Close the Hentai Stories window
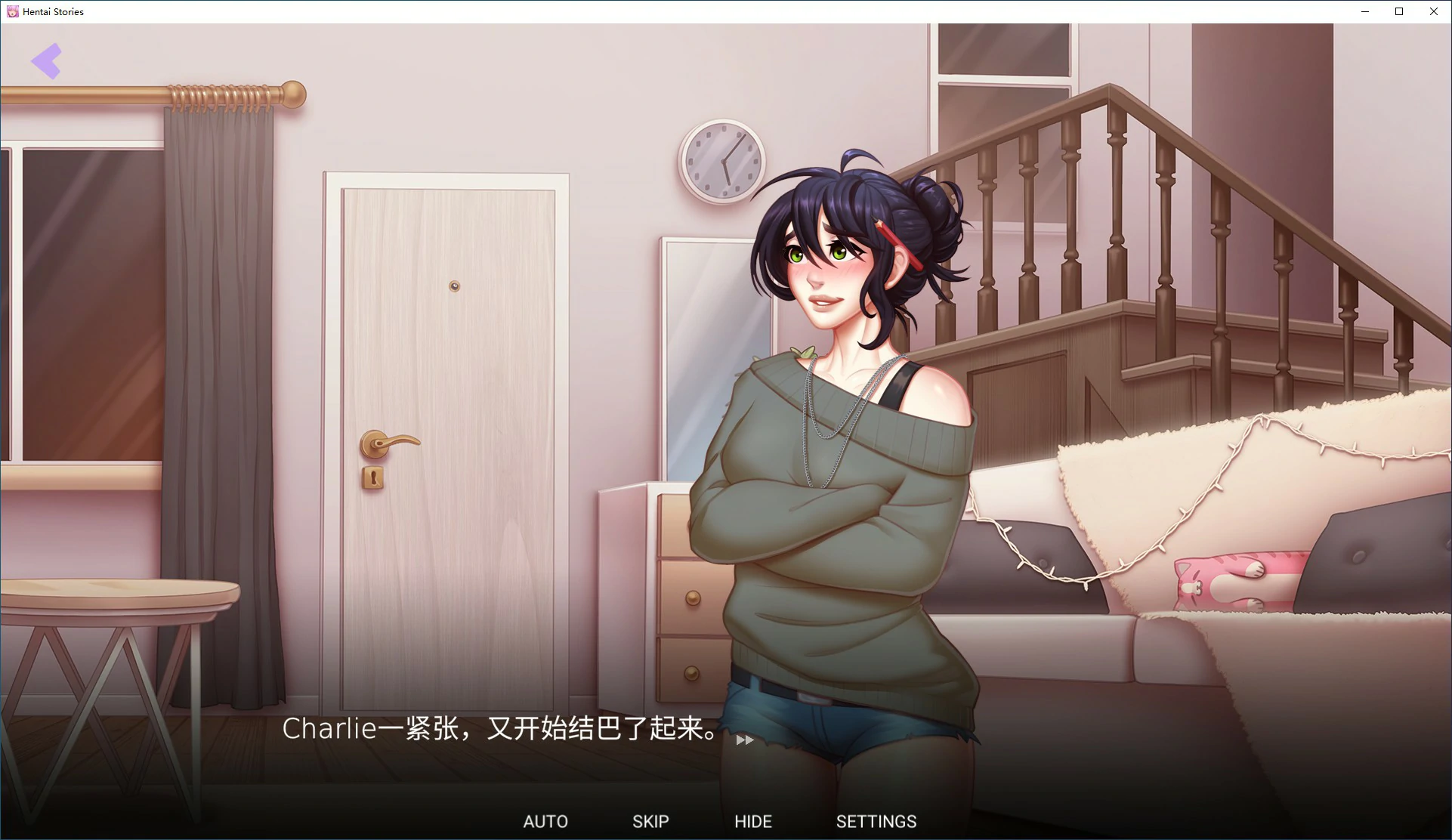This screenshot has height=840, width=1452. [x=1433, y=11]
